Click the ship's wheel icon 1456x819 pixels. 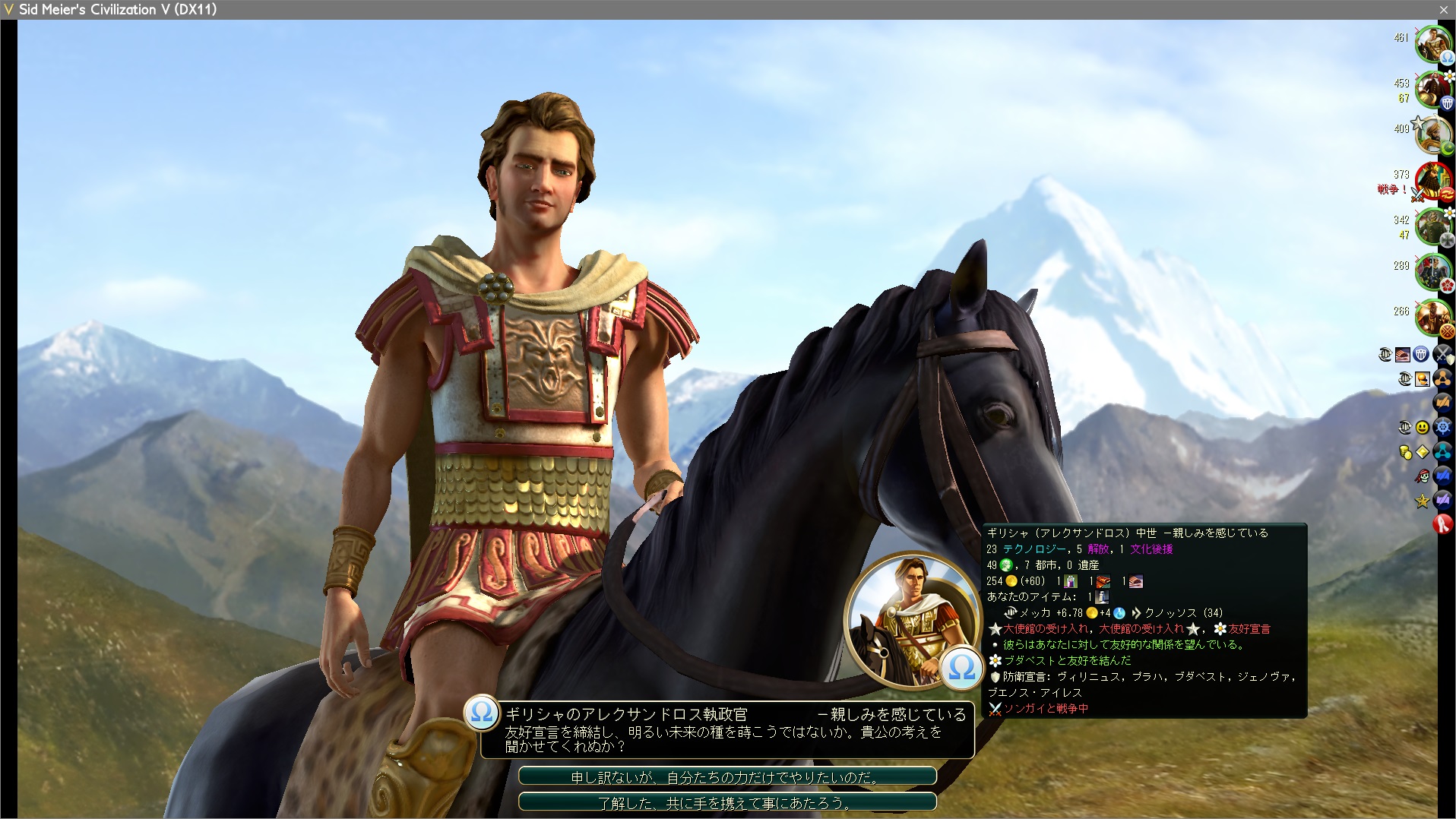1442,428
